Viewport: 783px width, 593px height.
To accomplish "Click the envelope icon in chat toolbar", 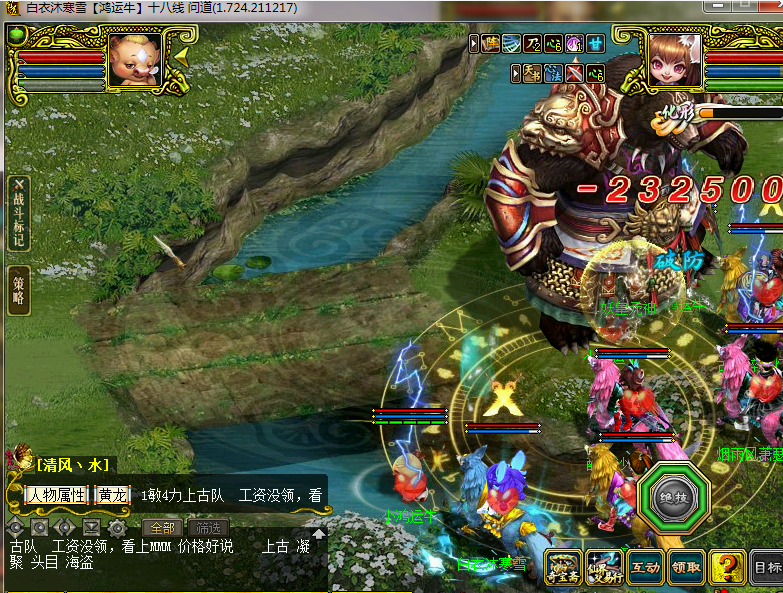I will coord(92,527).
